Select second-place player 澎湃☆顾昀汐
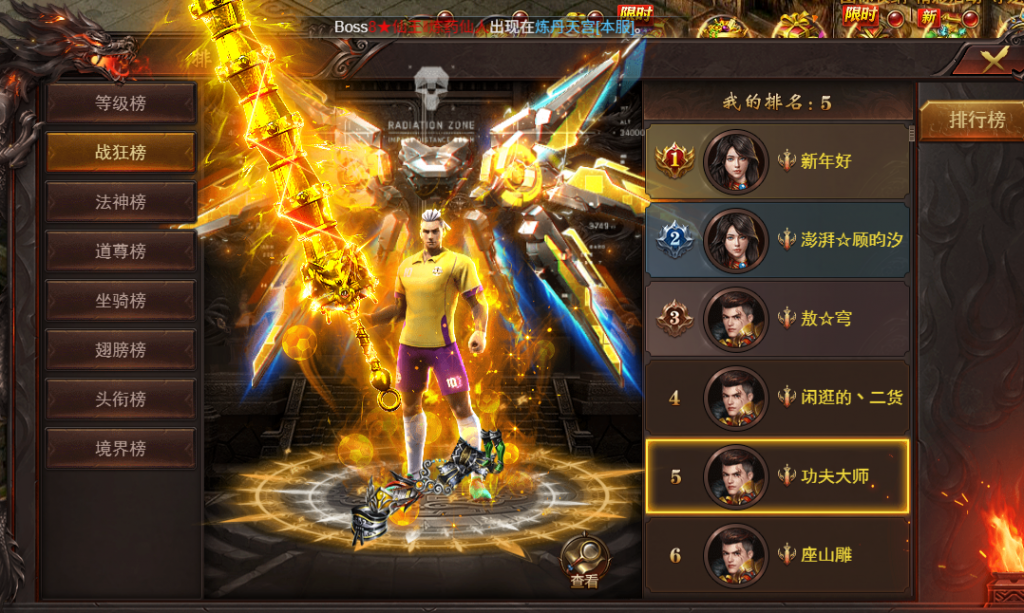Viewport: 1024px width, 613px height. coord(777,239)
